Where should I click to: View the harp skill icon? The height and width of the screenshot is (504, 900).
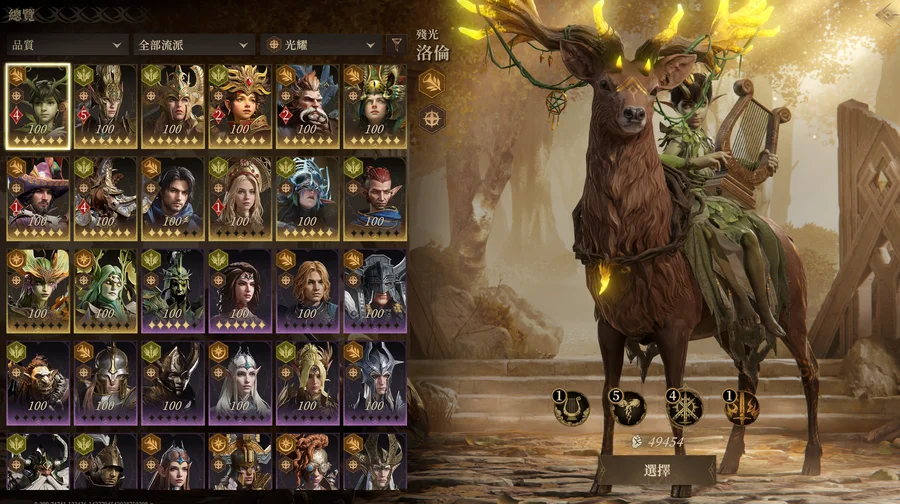click(x=572, y=407)
